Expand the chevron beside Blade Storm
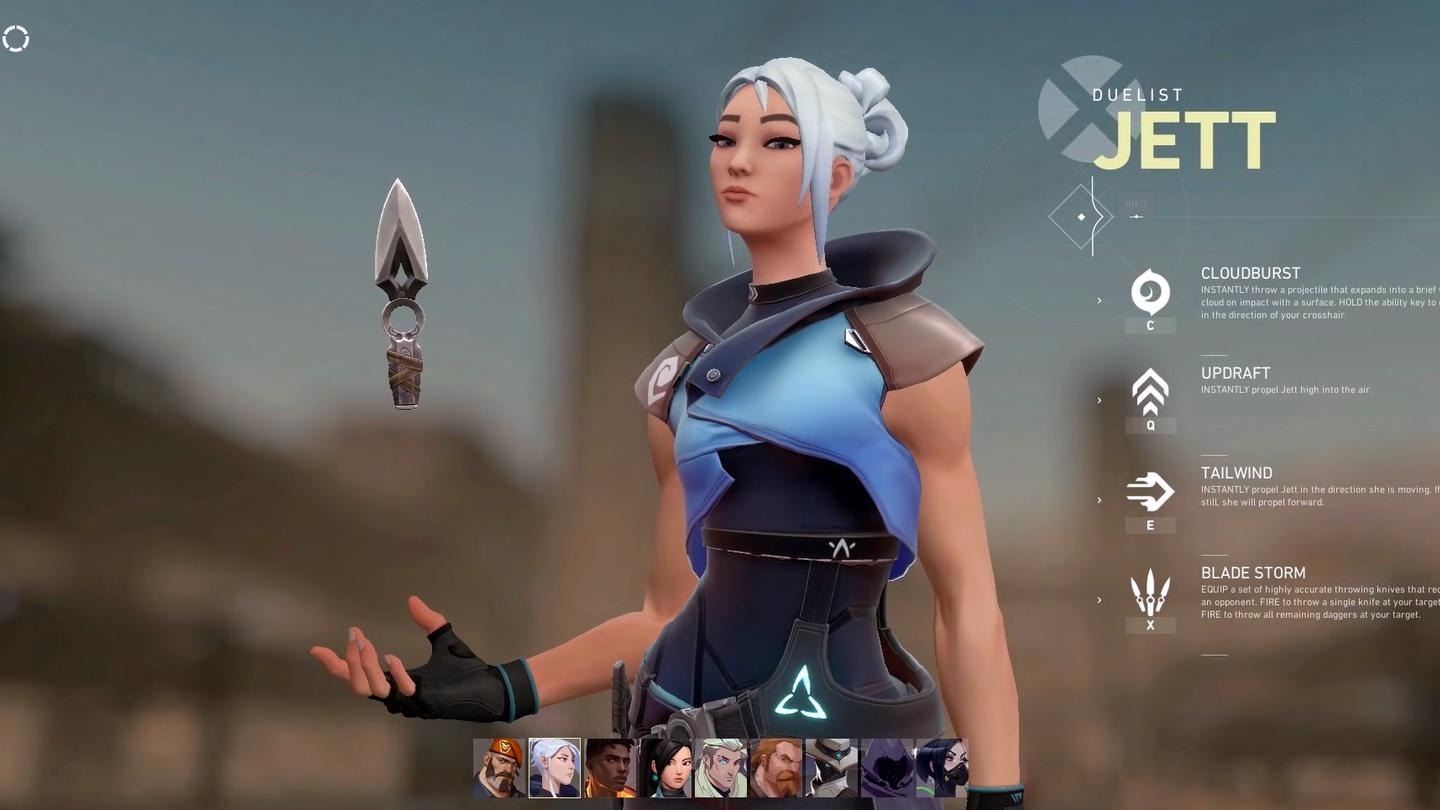The image size is (1440, 810). [x=1098, y=600]
